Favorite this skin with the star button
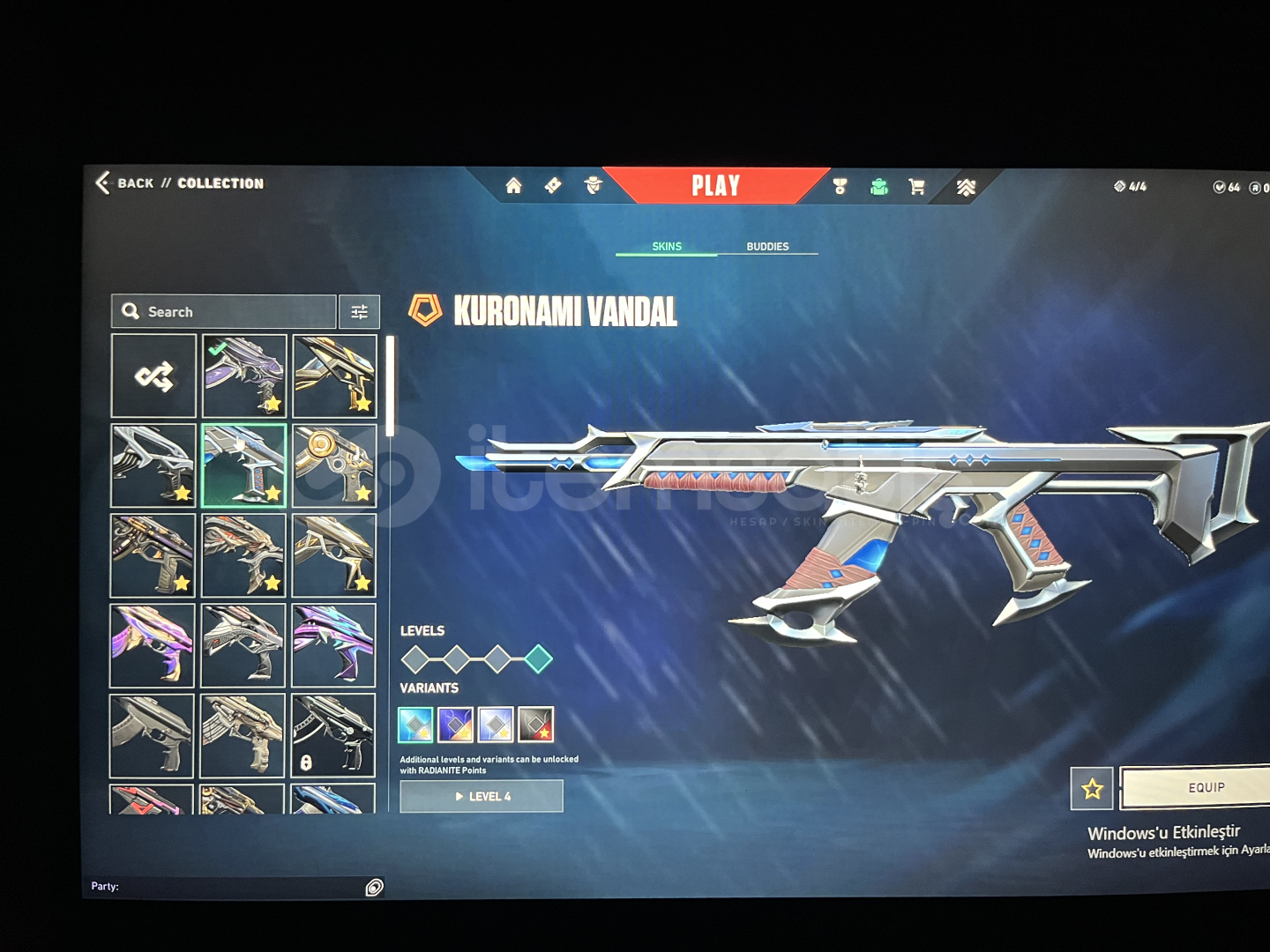 (x=1092, y=789)
